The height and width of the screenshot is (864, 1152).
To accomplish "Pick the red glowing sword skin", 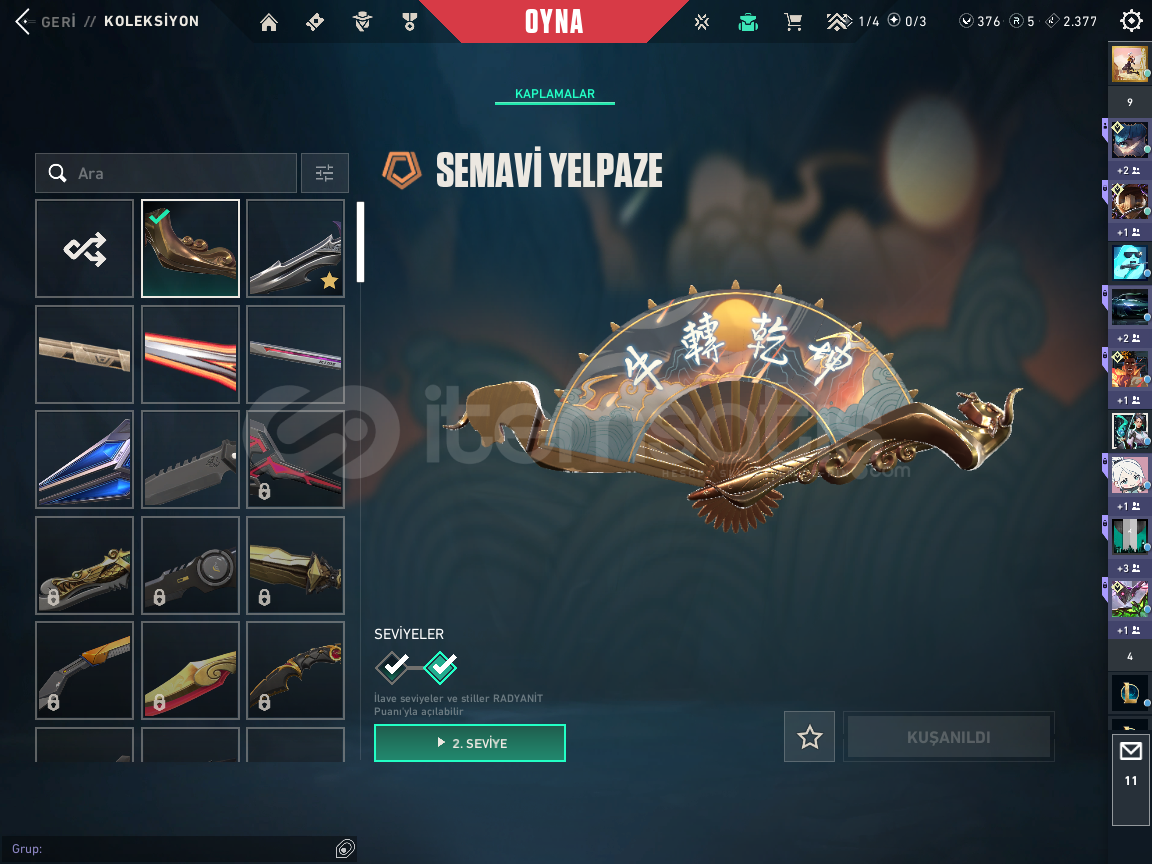I will 190,354.
